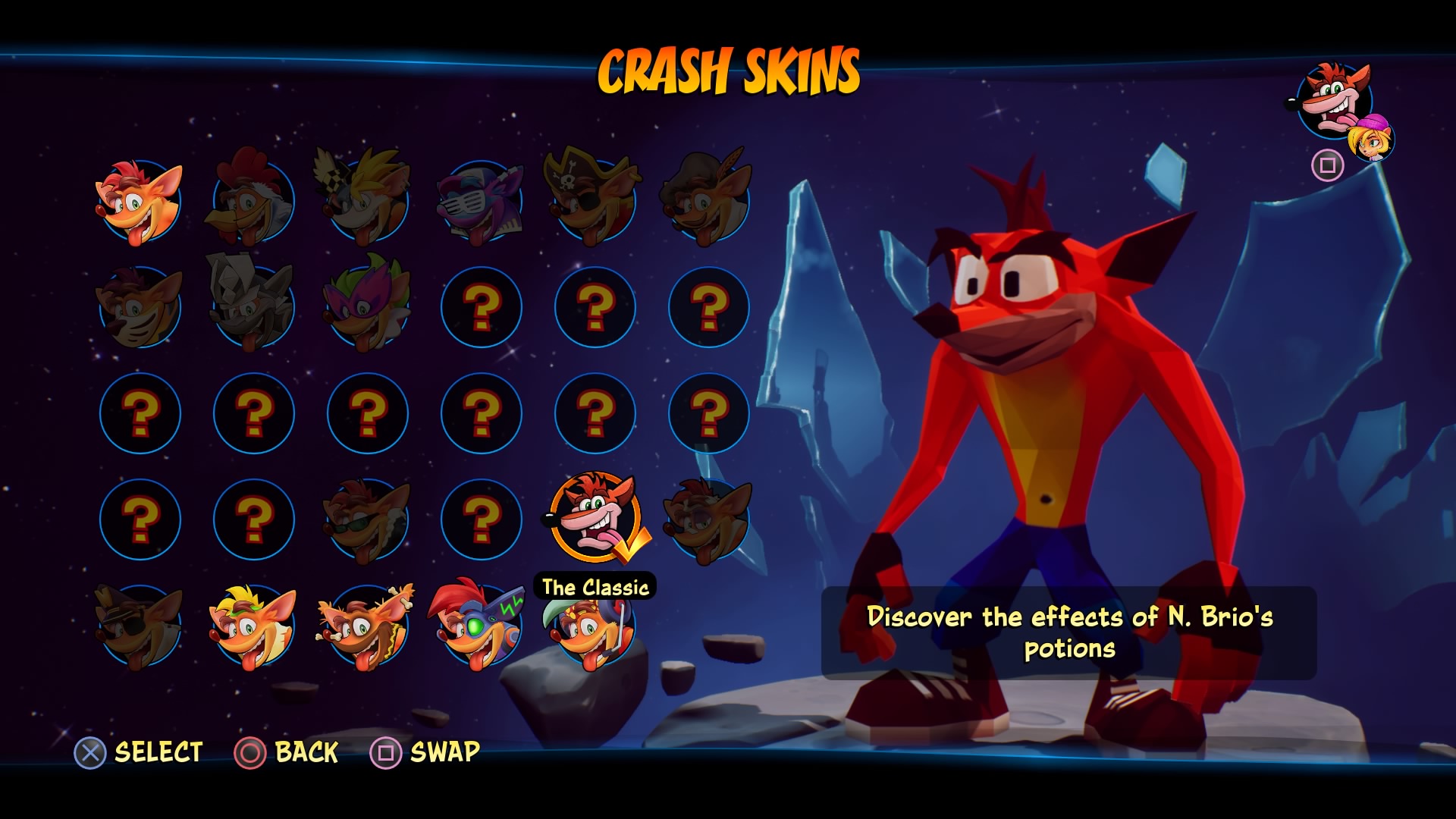Choose the grey origami paper skin
The width and height of the screenshot is (1456, 819).
pyautogui.click(x=253, y=308)
